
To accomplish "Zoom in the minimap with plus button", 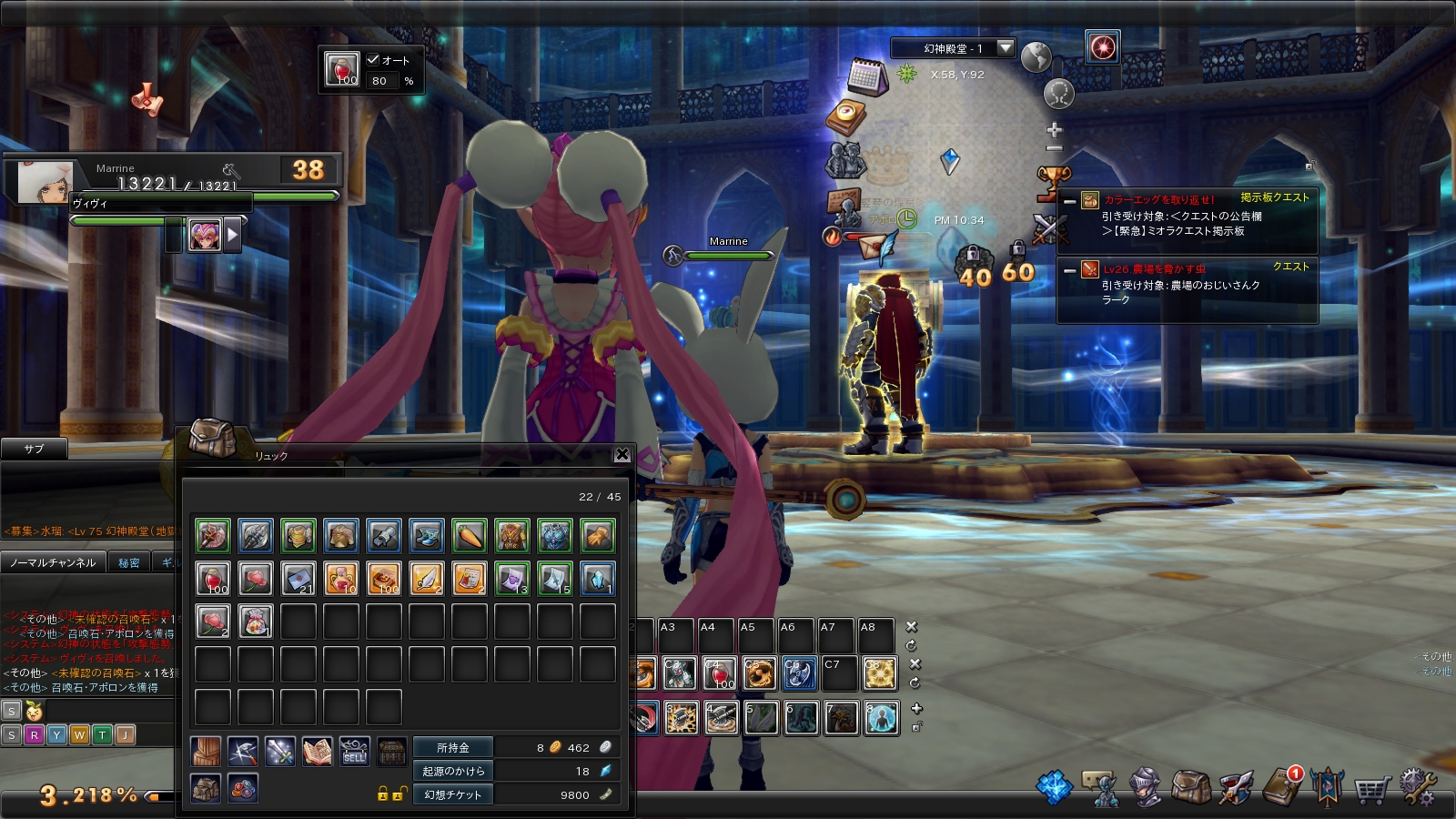I will pos(1054,130).
